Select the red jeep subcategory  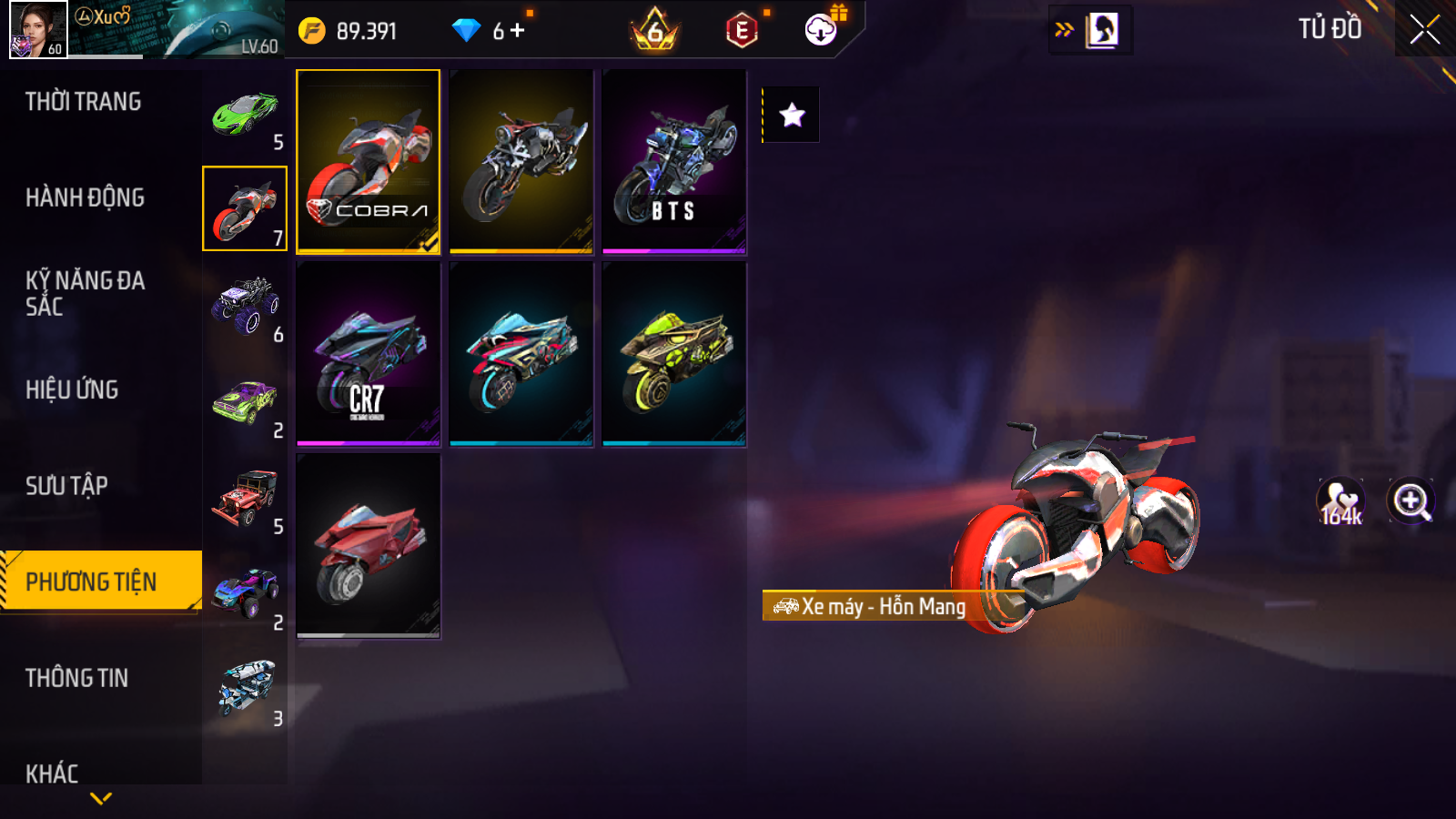[245, 498]
